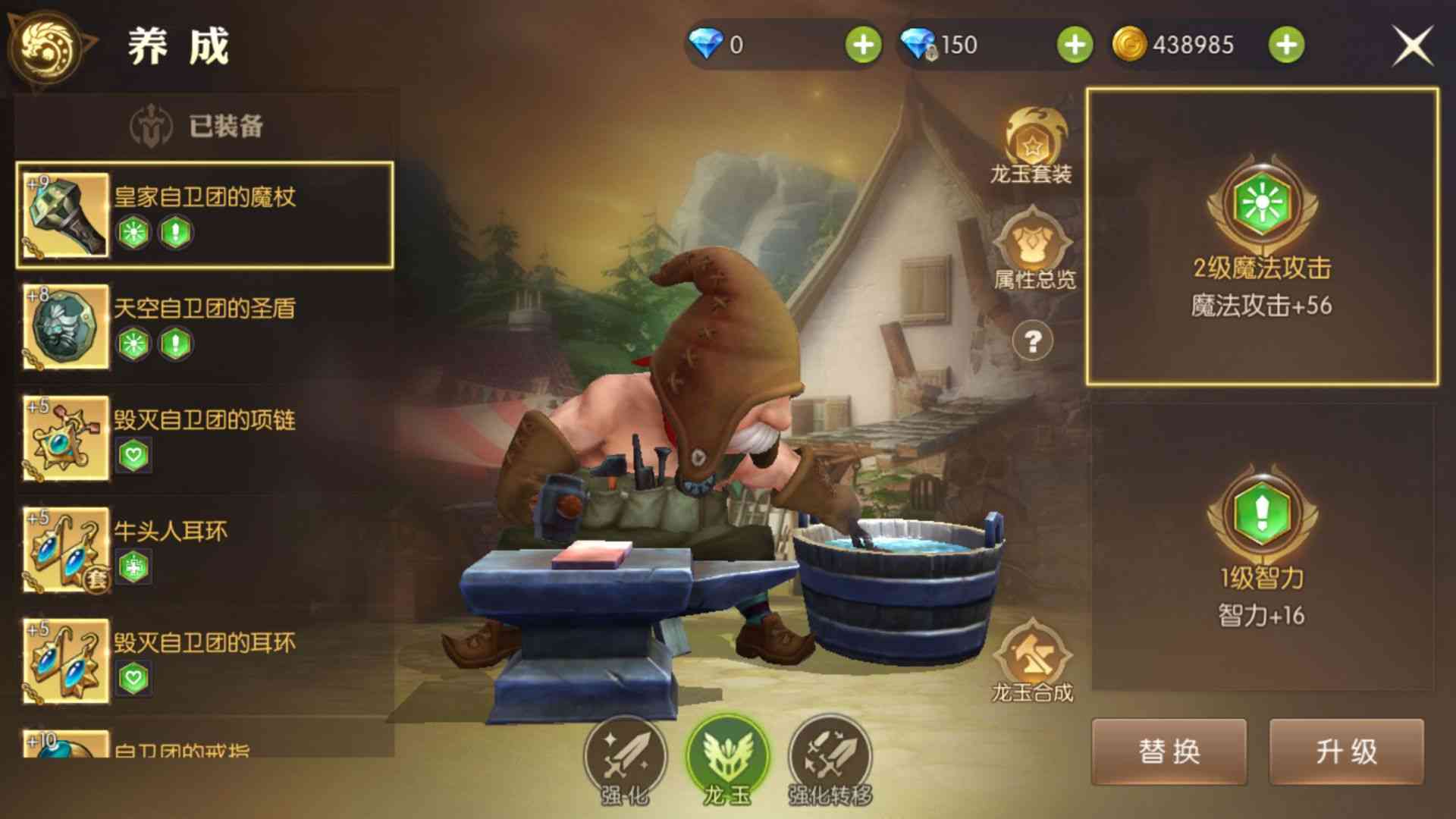This screenshot has width=1456, height=819.
Task: Add bound diamonds showing 150 with plus
Action: [1075, 45]
